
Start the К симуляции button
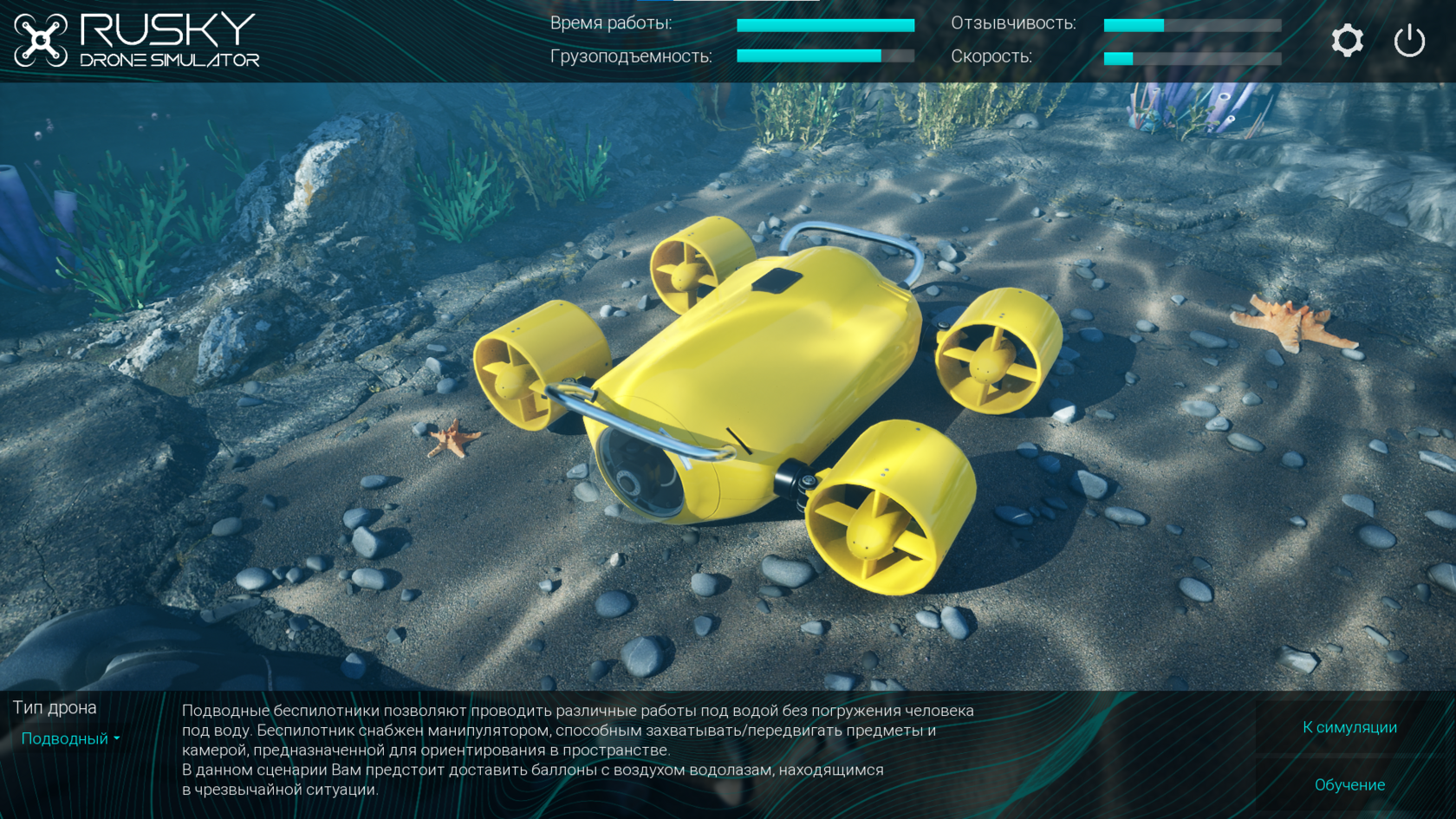coord(1349,727)
